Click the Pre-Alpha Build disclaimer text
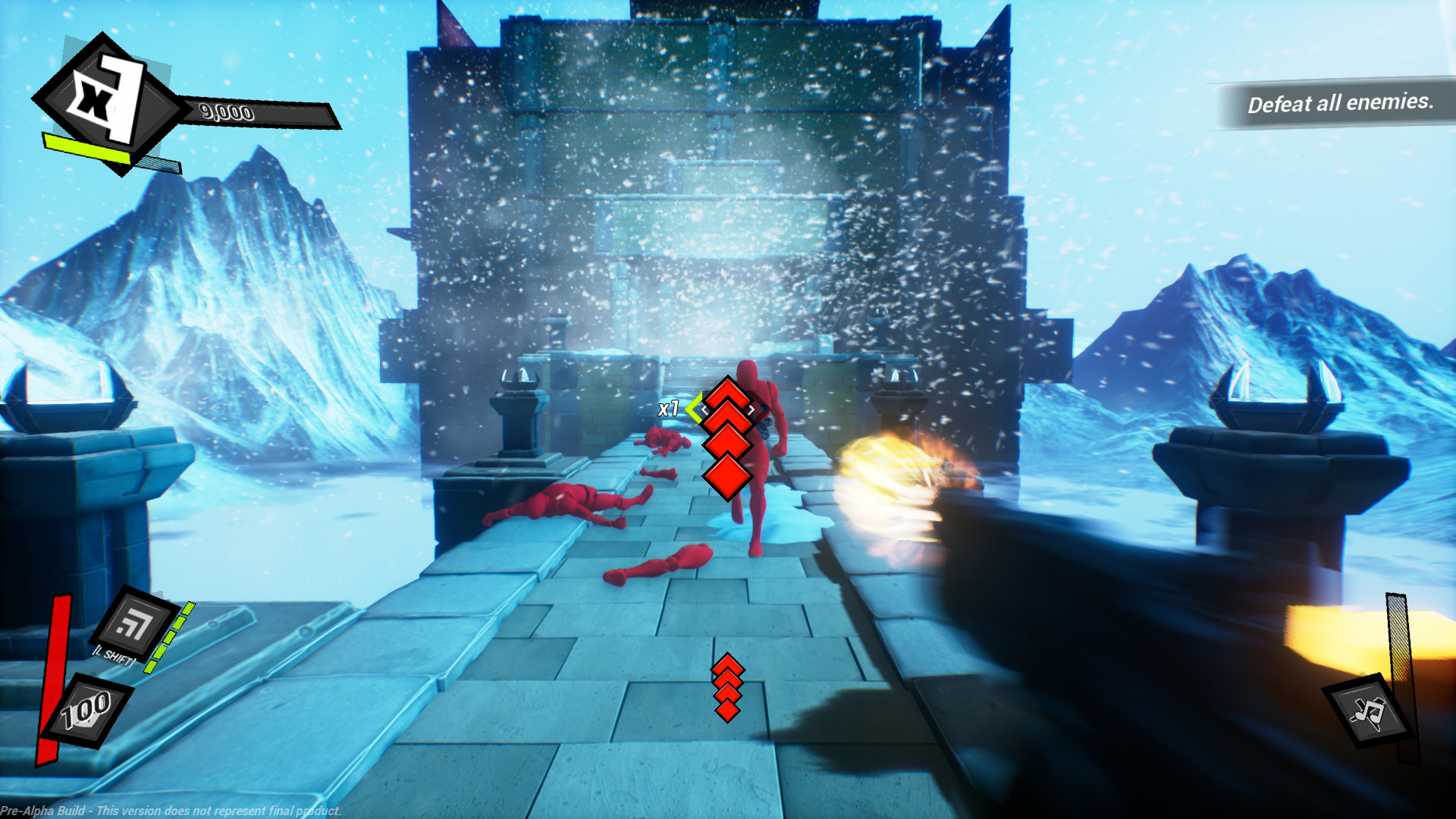The image size is (1456, 819). (171, 809)
